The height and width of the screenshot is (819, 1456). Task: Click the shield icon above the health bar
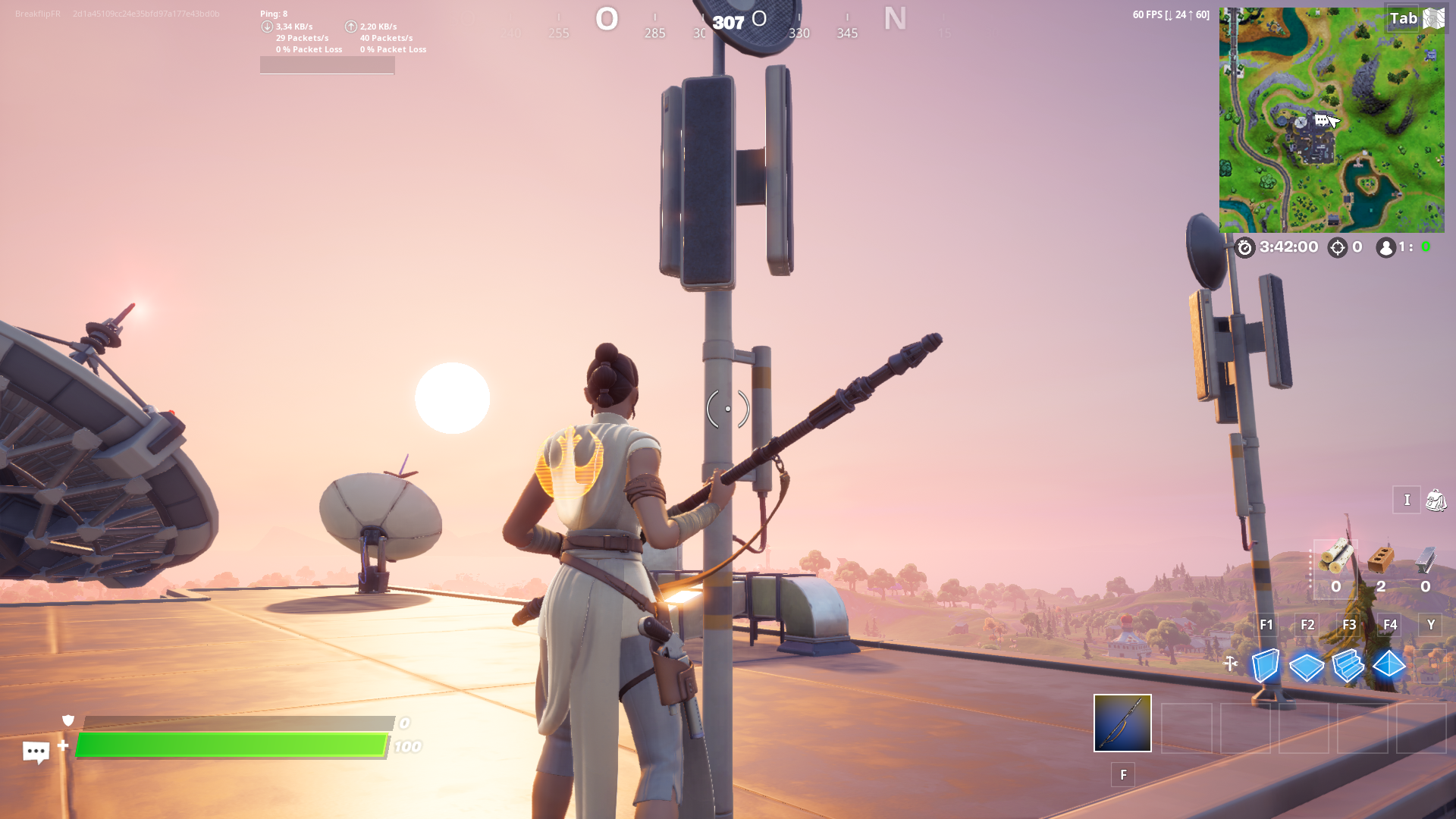67,721
